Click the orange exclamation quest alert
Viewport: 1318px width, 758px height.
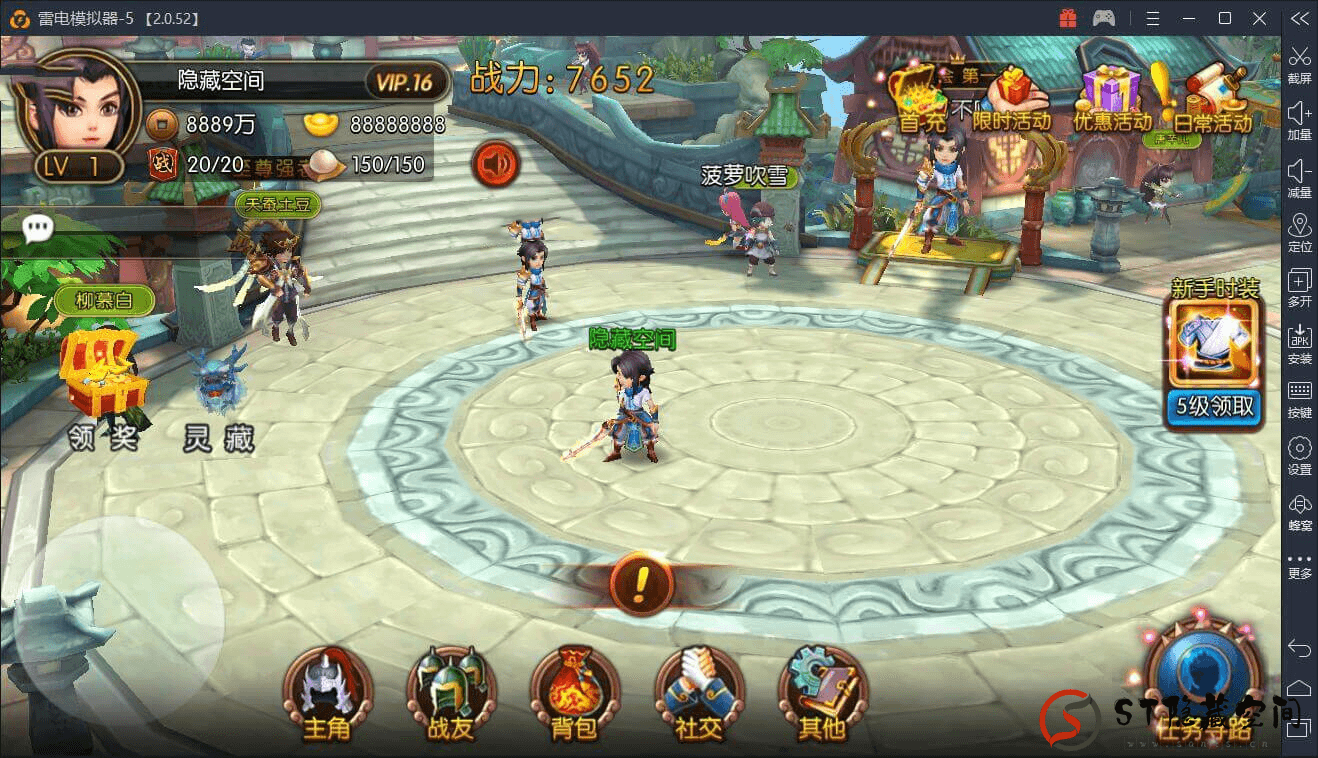(641, 581)
